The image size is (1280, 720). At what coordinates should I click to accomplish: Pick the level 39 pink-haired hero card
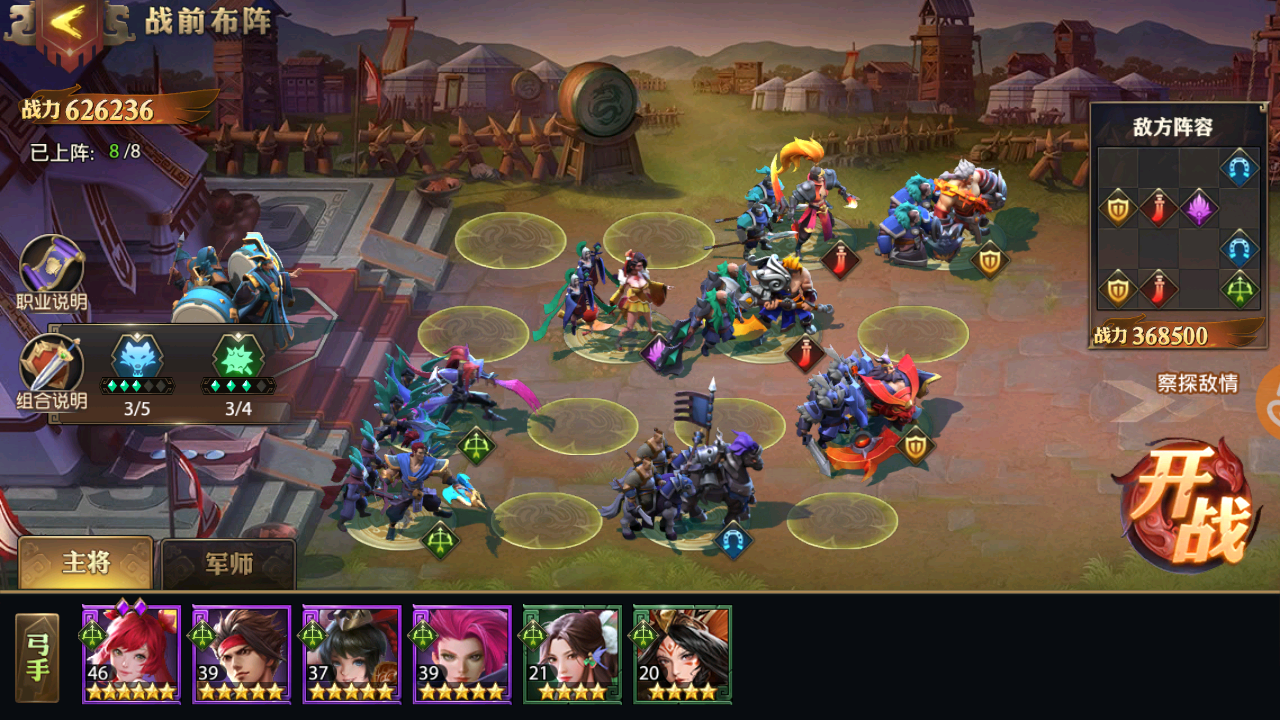coord(461,653)
